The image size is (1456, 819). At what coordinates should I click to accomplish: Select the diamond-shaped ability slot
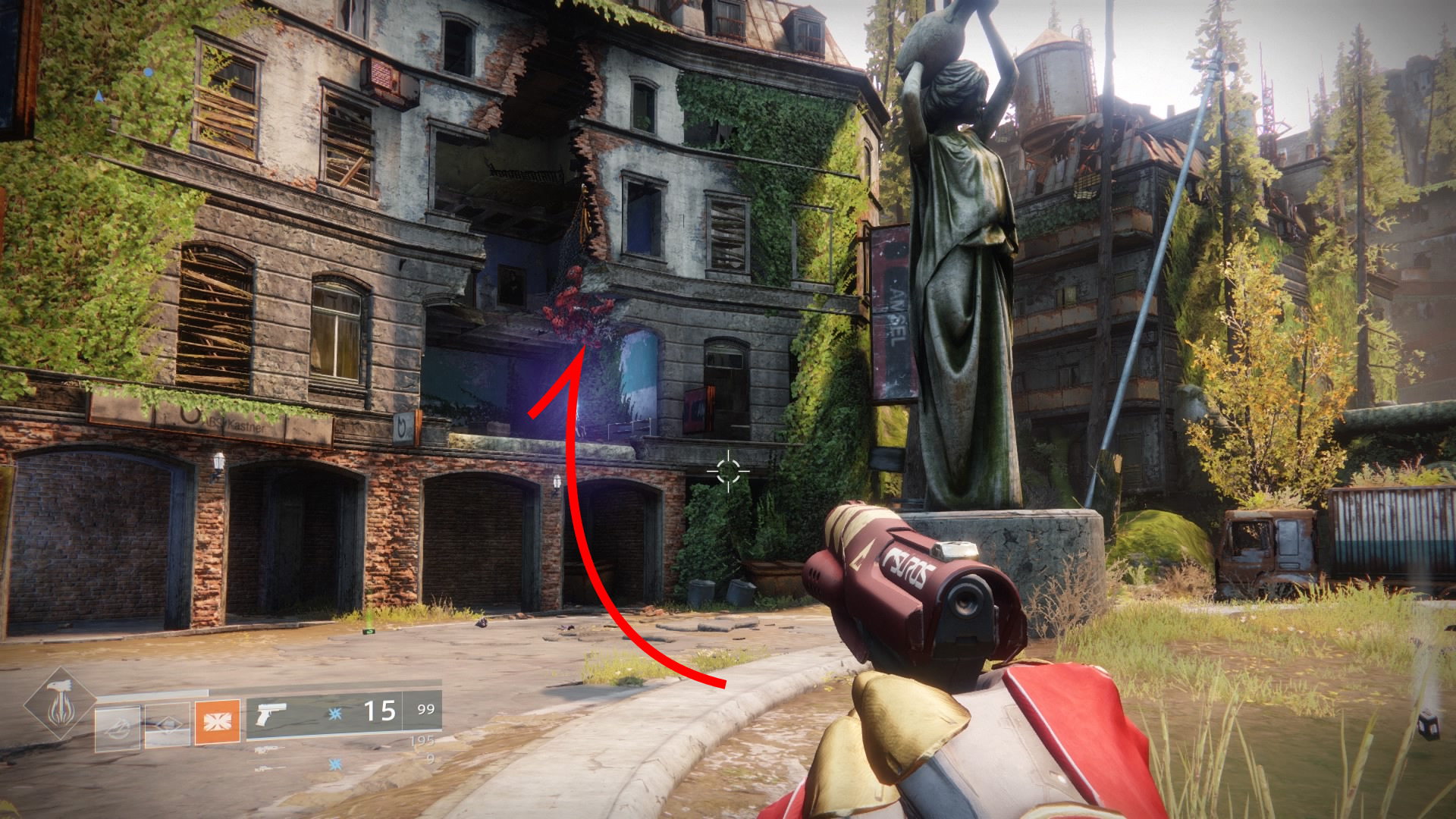coord(167,726)
